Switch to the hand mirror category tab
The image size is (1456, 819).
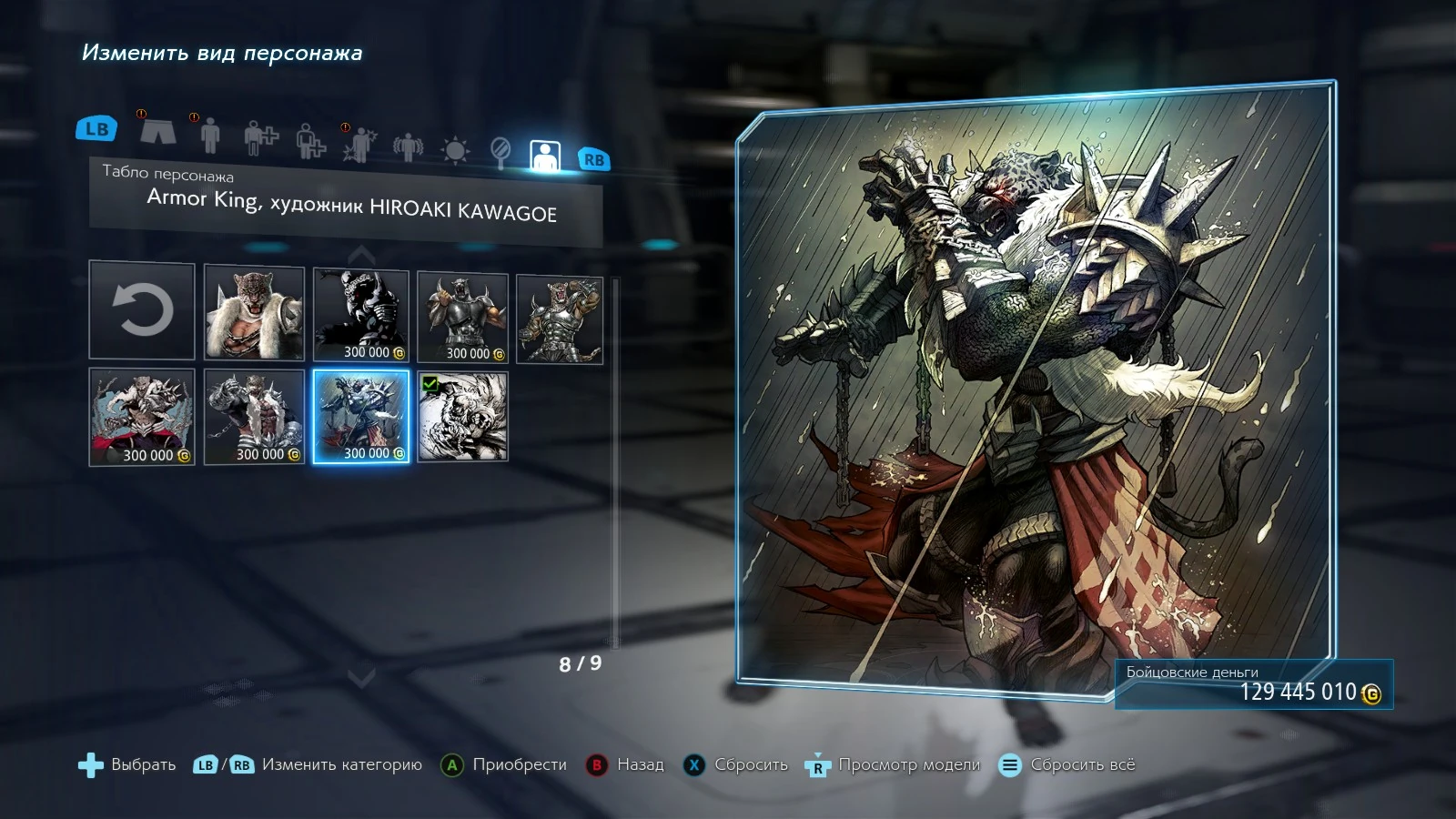coord(500,151)
